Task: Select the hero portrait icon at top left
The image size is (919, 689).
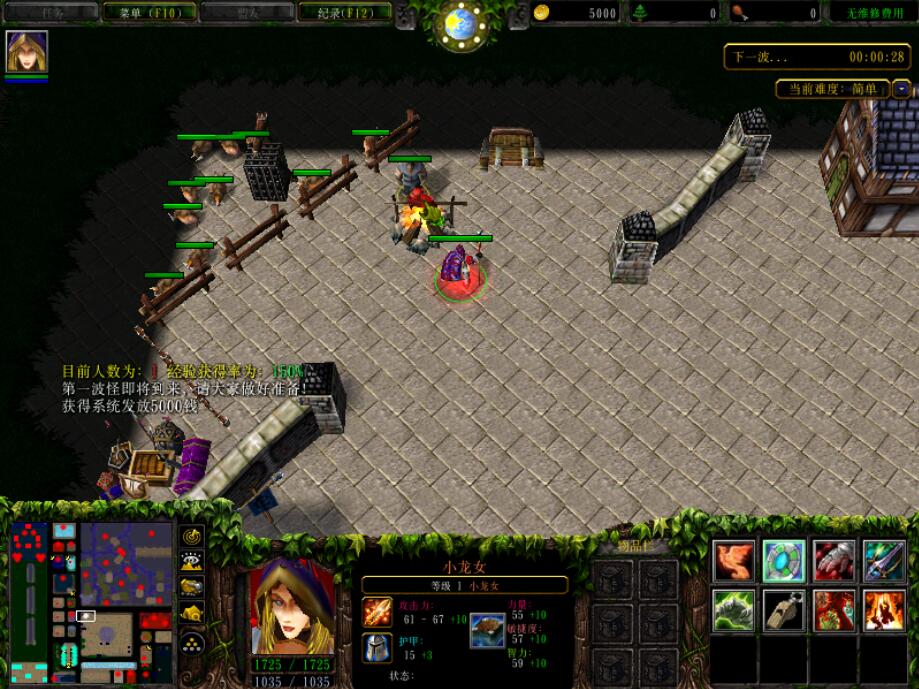Action: tap(27, 52)
